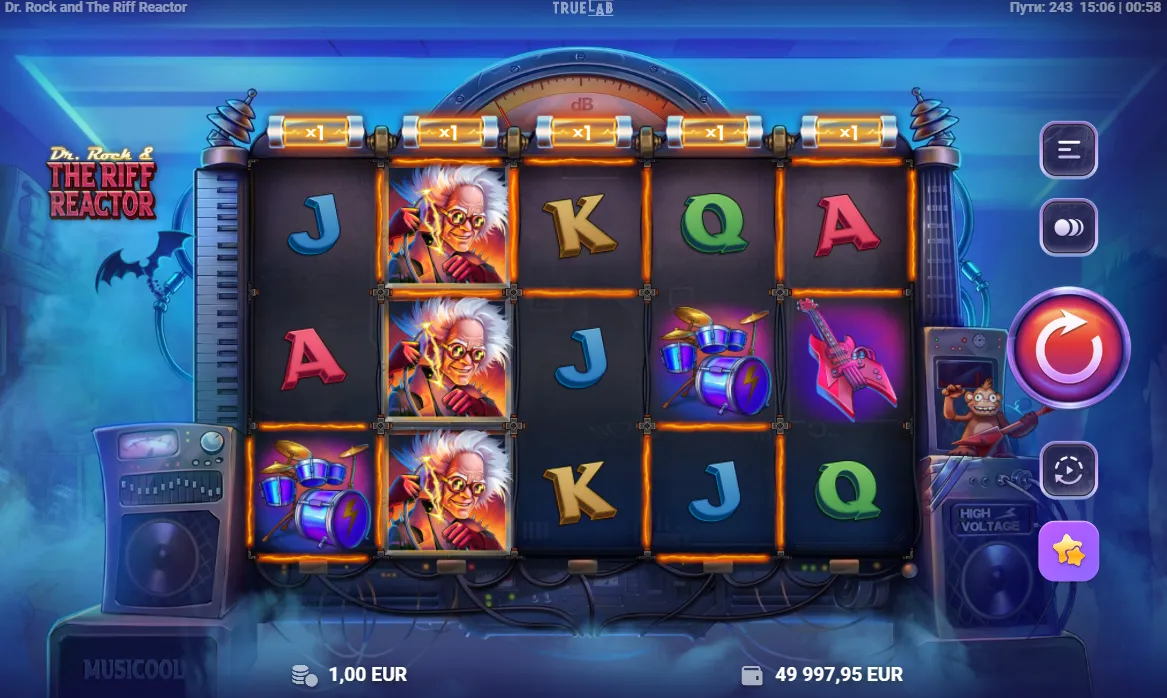
Task: Click the wallet balance icon
Action: (752, 675)
